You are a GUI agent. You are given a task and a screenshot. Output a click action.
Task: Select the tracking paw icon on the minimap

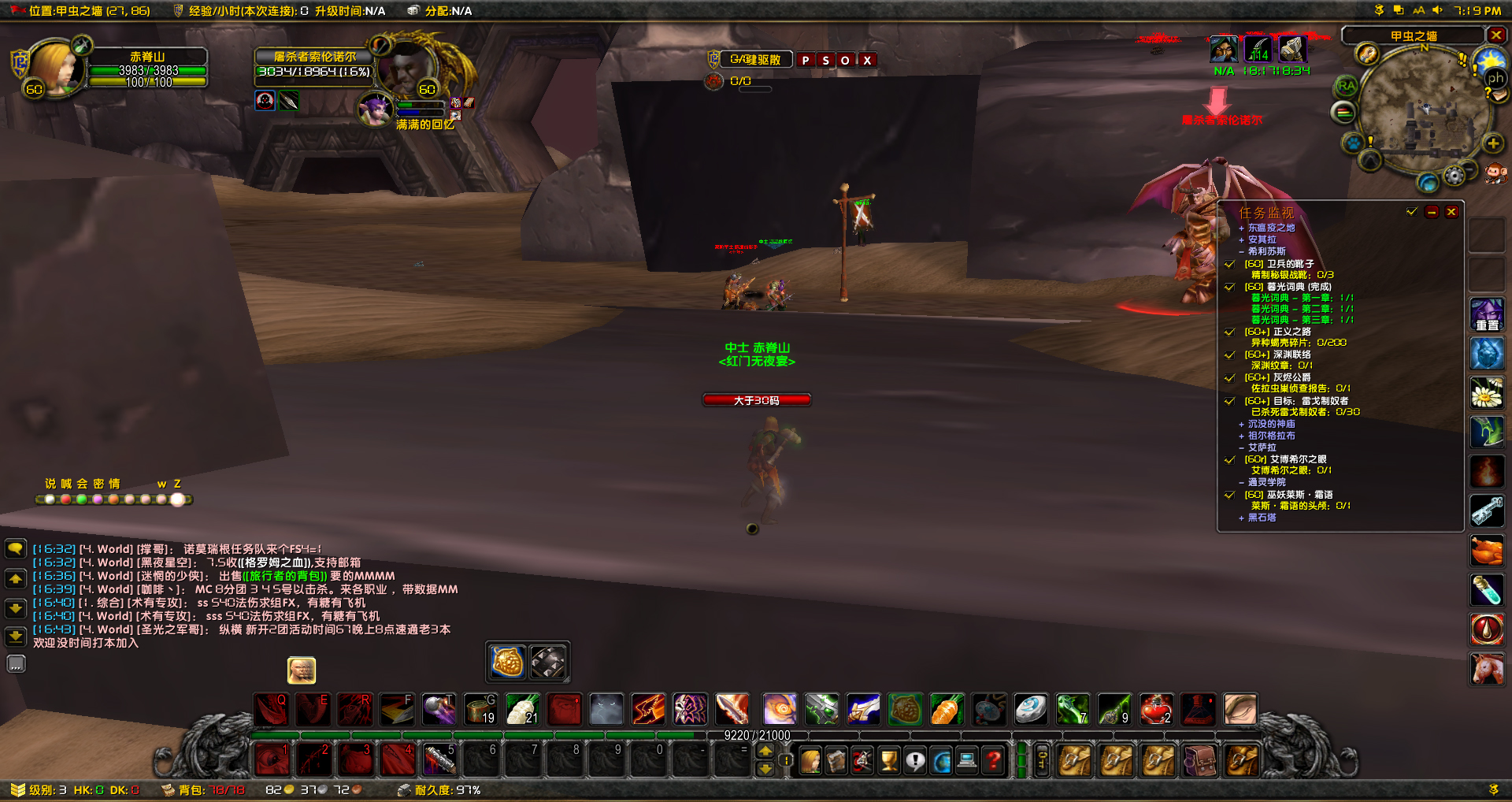coord(1353,143)
